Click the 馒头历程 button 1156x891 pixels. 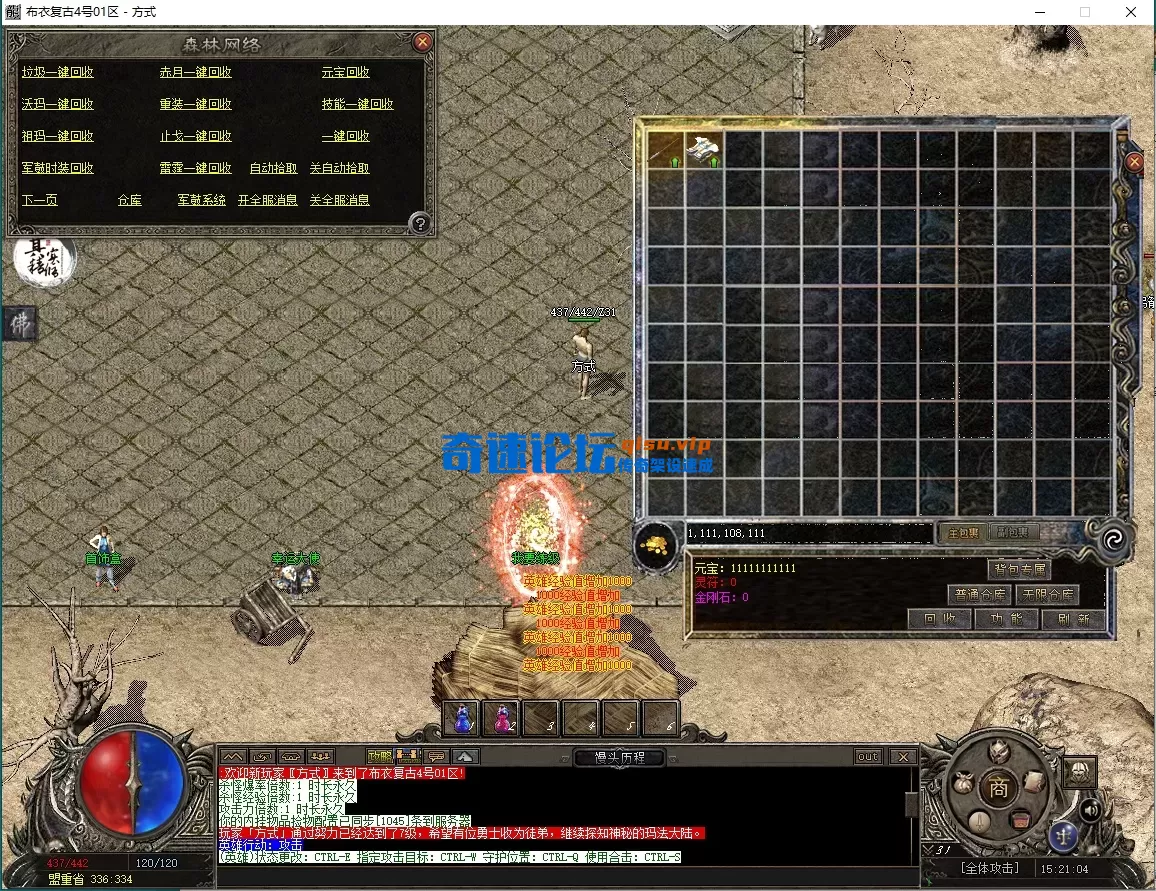[x=619, y=757]
